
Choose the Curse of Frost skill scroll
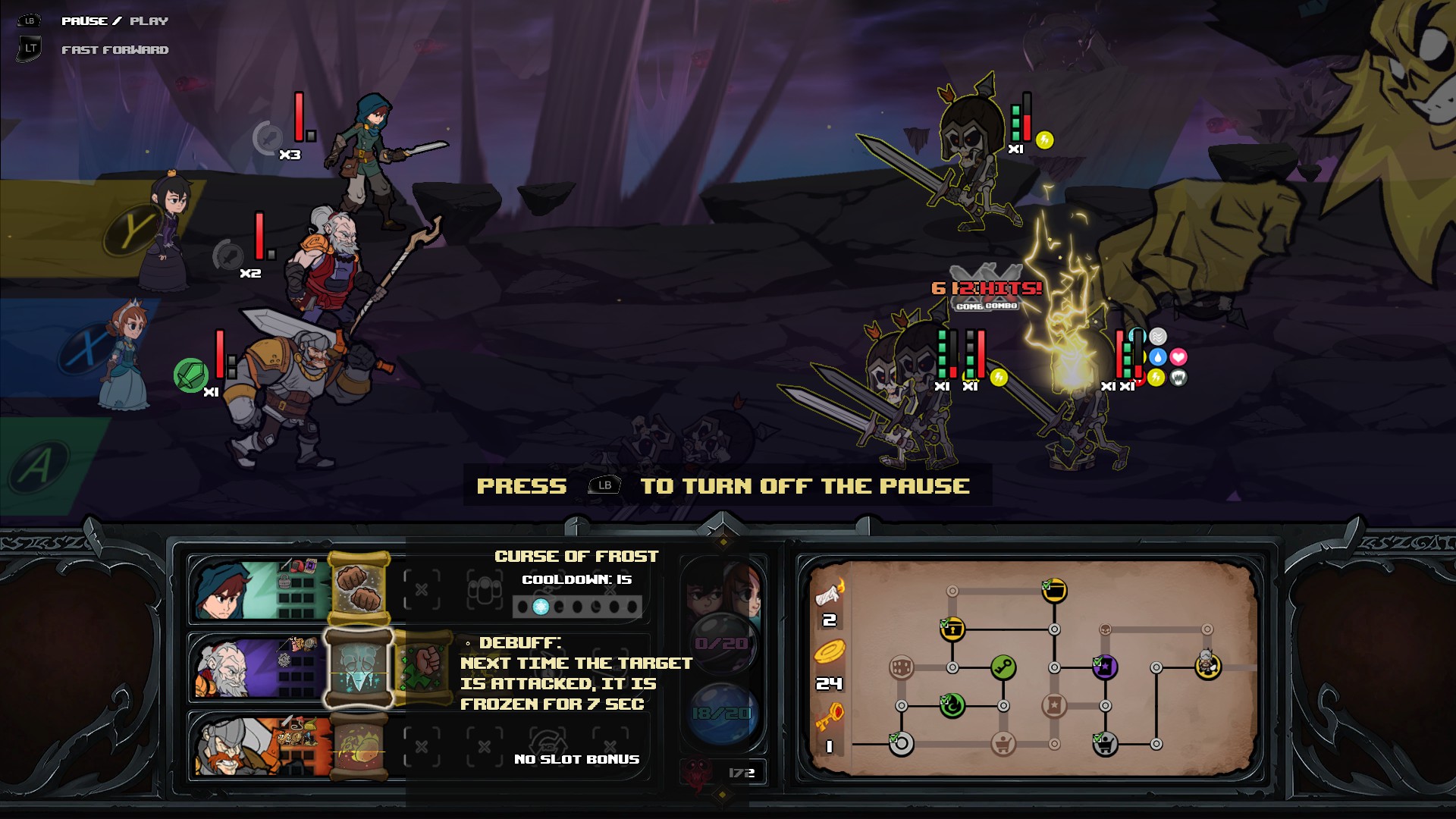tap(359, 668)
